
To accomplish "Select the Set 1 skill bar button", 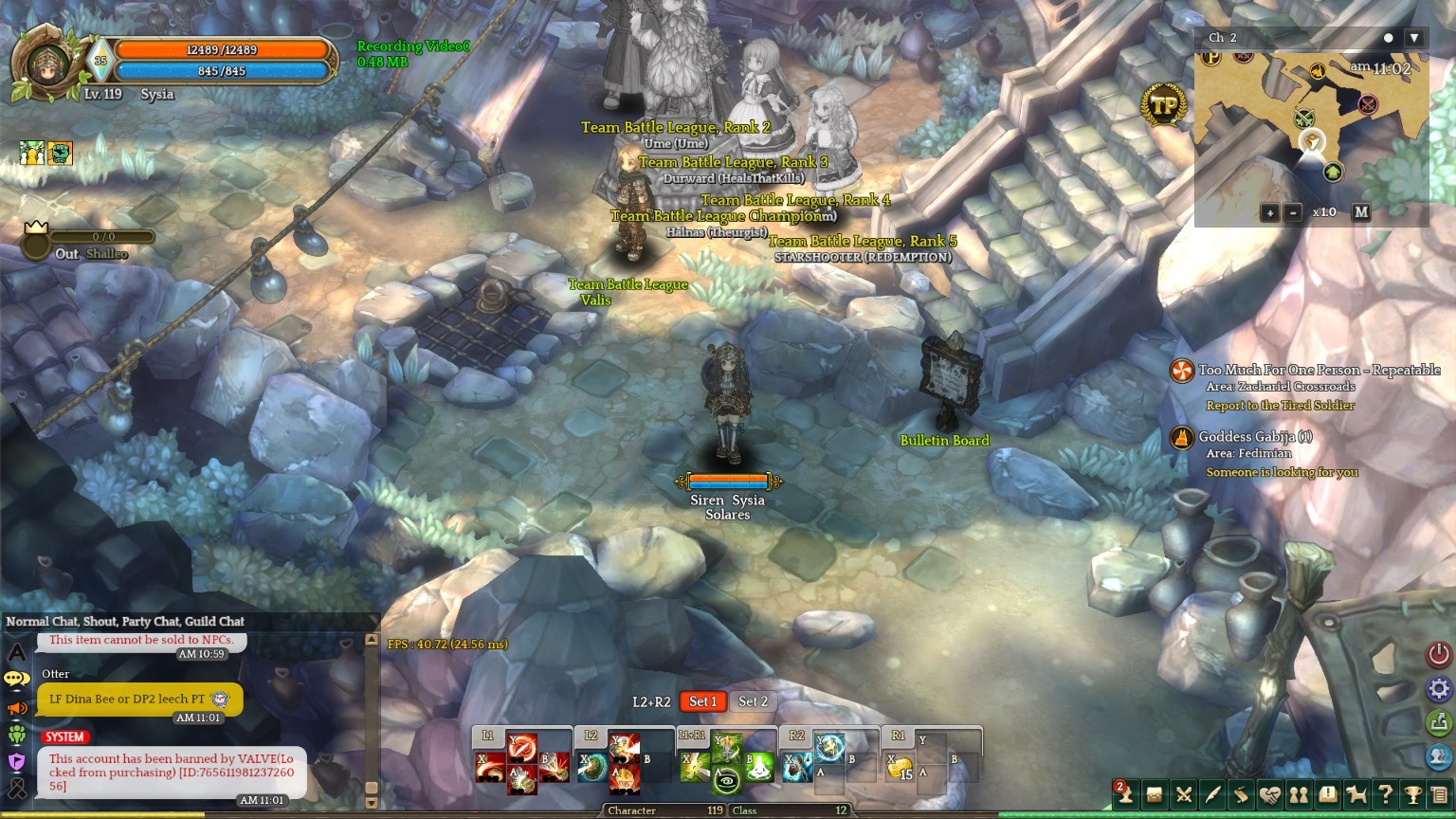I will coord(702,701).
